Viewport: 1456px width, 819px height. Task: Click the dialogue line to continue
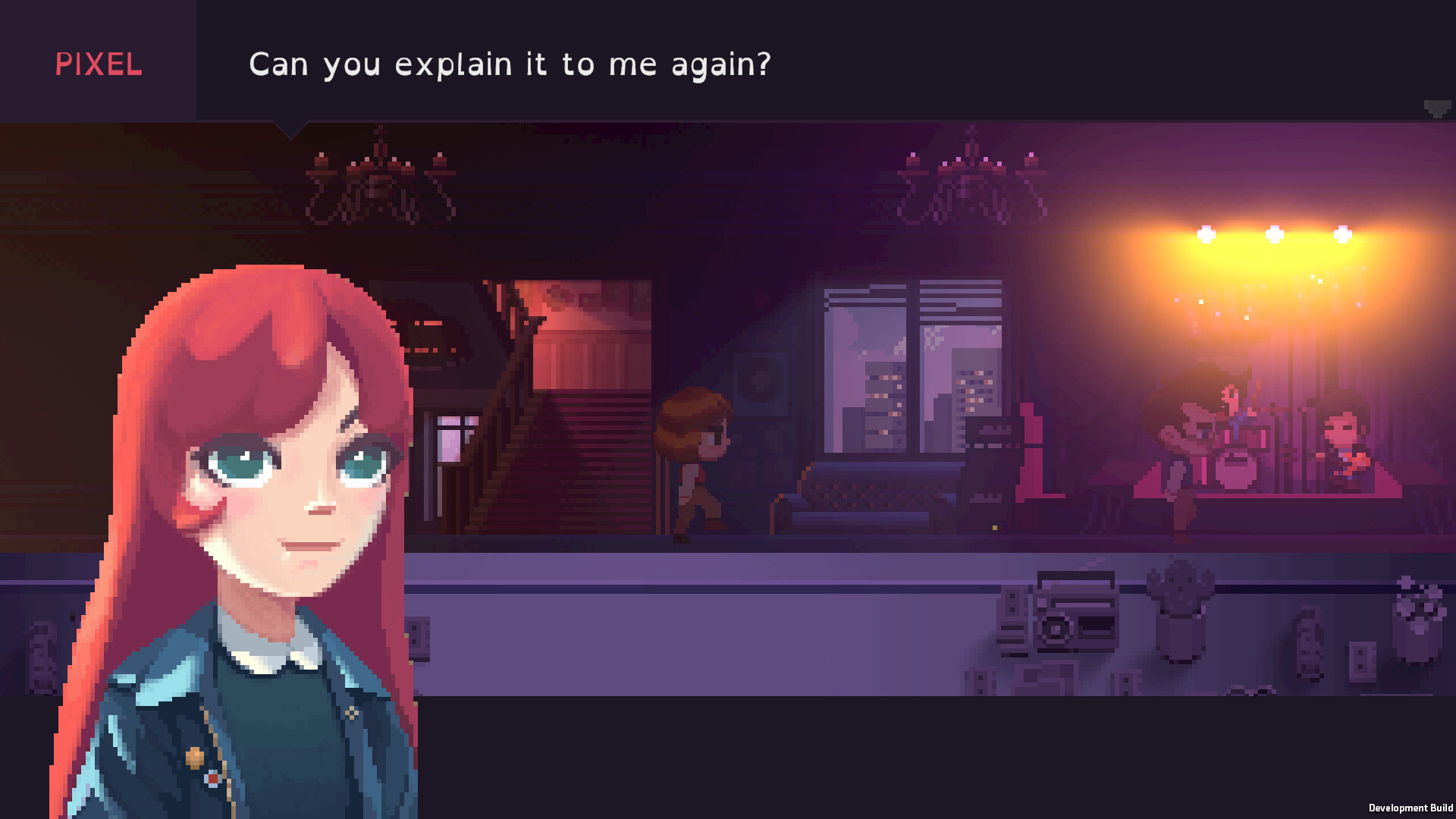(x=510, y=64)
